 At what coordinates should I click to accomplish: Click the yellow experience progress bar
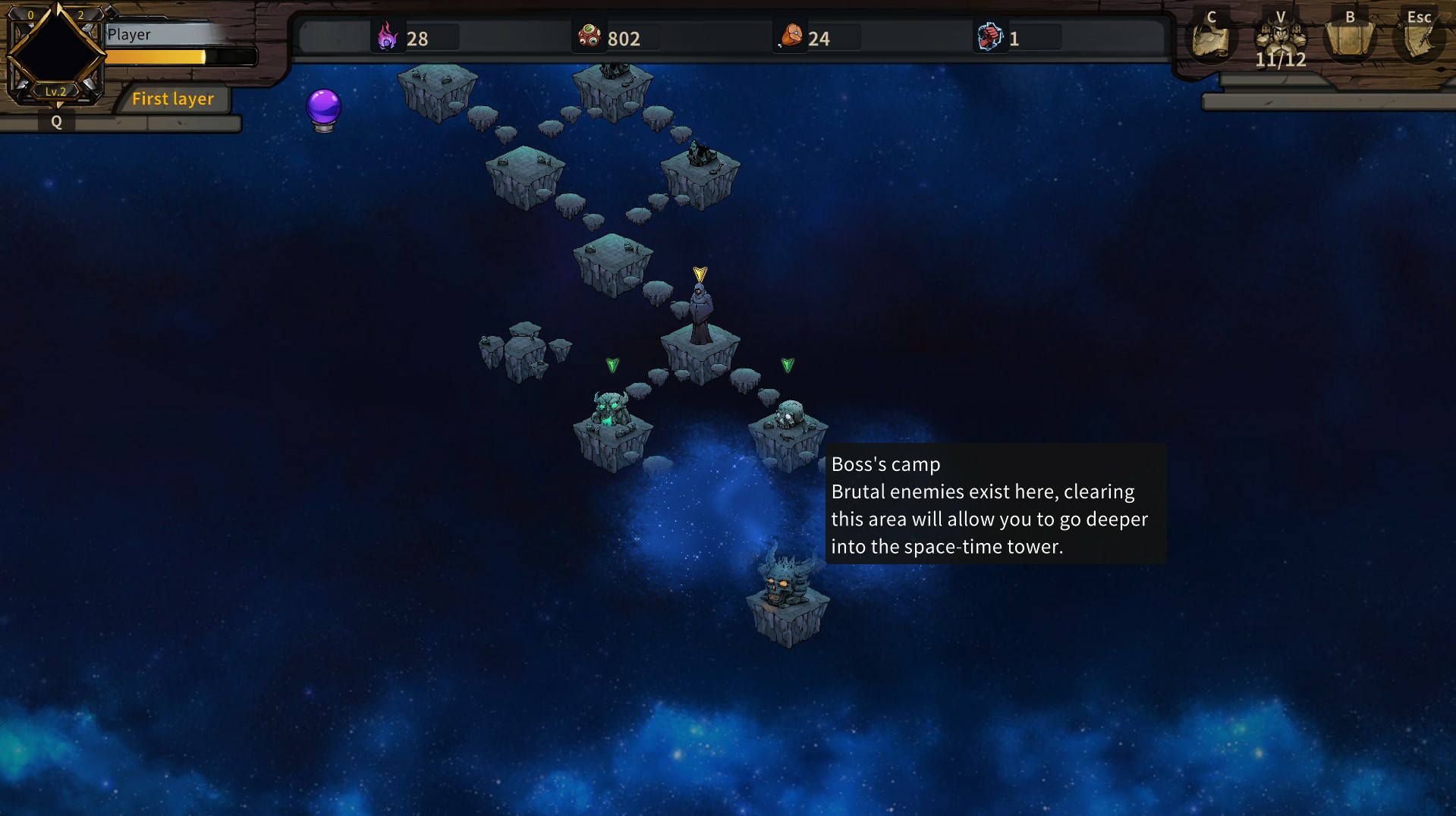[x=175, y=57]
